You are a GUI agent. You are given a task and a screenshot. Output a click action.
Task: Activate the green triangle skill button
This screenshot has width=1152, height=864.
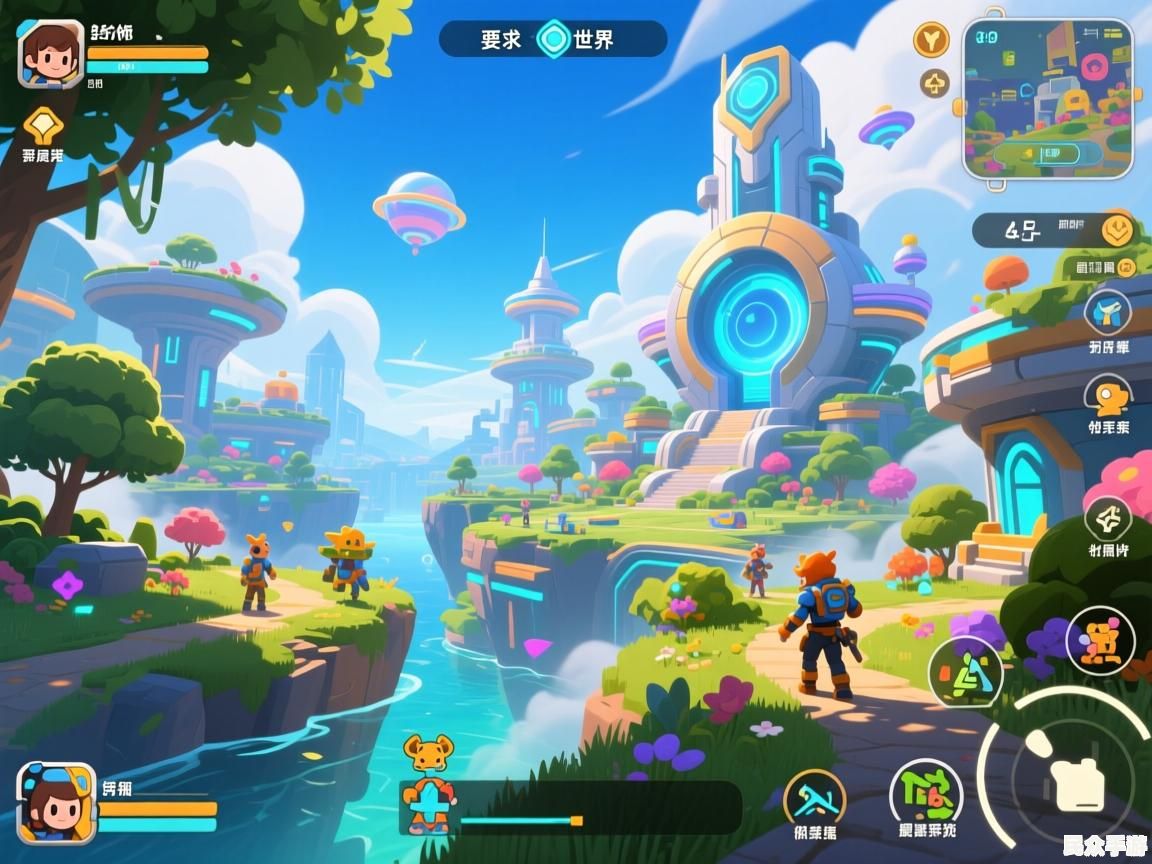click(x=965, y=673)
